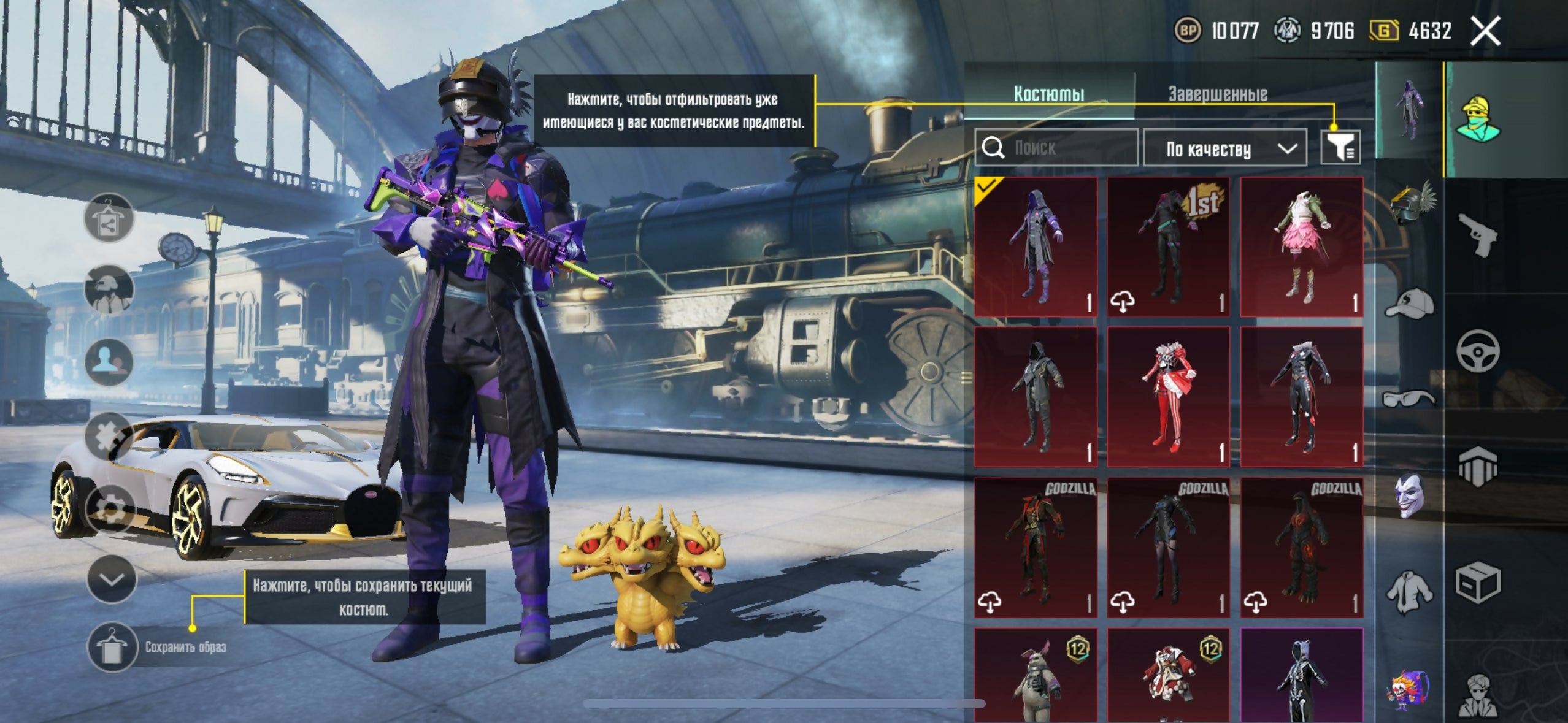Select the cap headwear category

pyautogui.click(x=1409, y=303)
